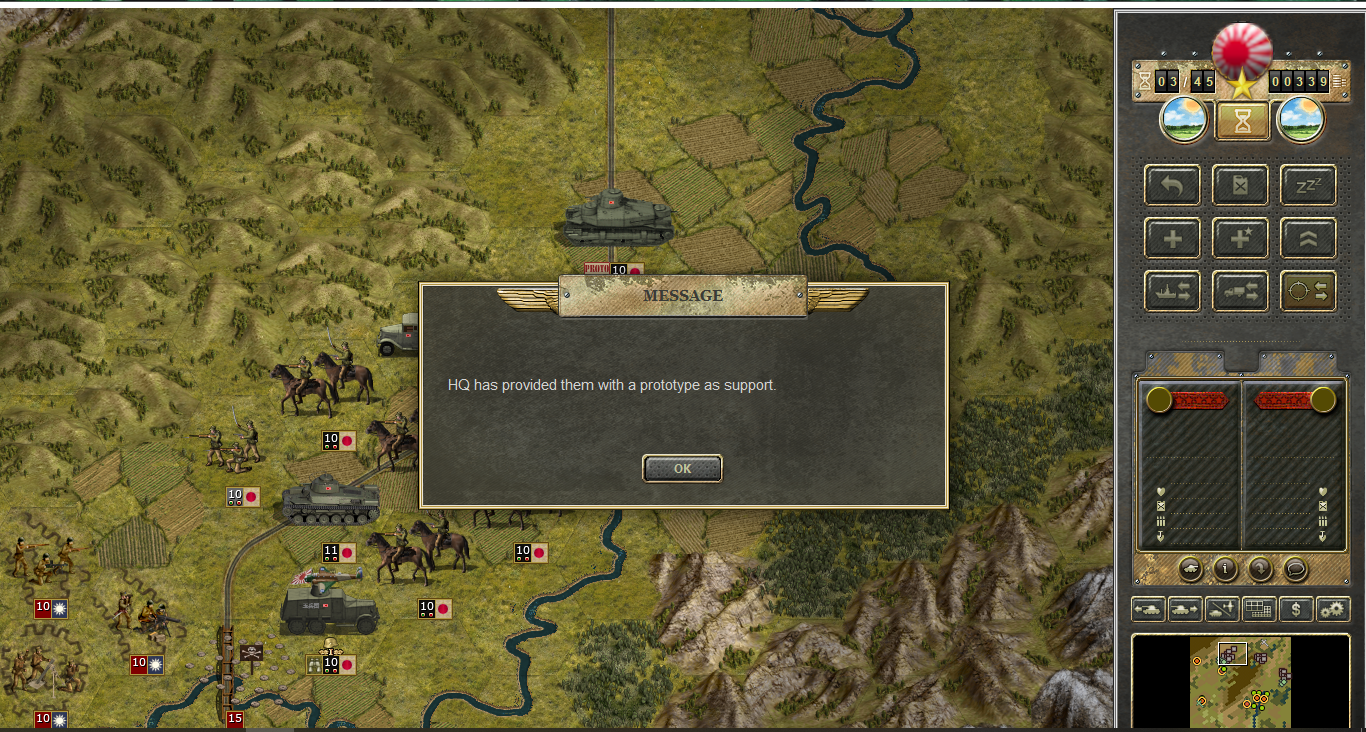Upgrade unit with the double chevron button

(x=1308, y=238)
